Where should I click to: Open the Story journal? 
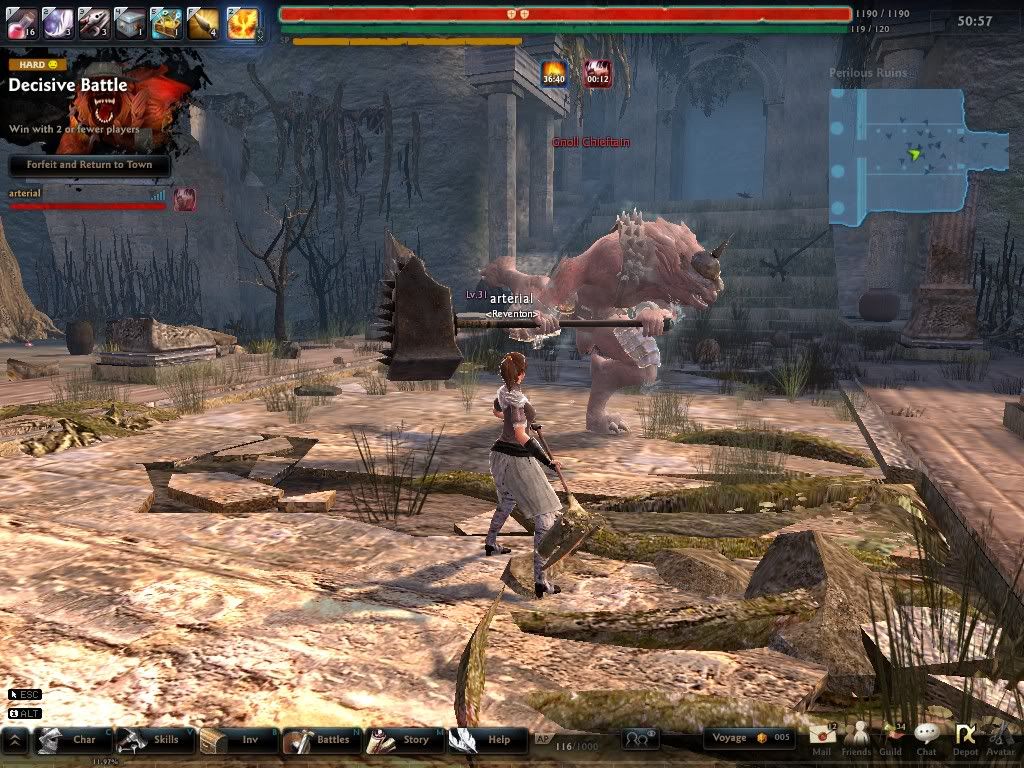tap(402, 740)
